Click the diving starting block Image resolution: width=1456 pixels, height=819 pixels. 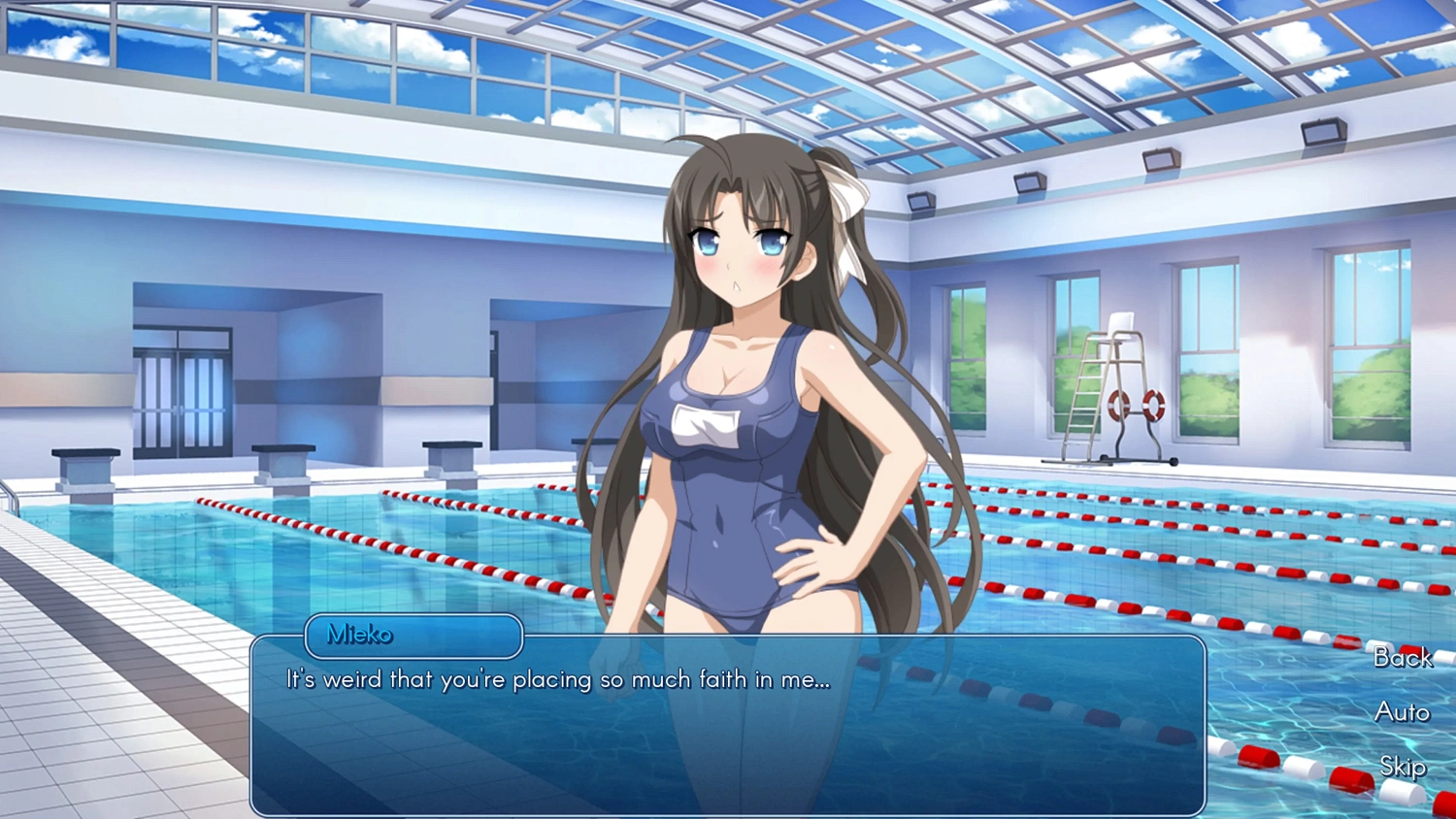click(87, 464)
